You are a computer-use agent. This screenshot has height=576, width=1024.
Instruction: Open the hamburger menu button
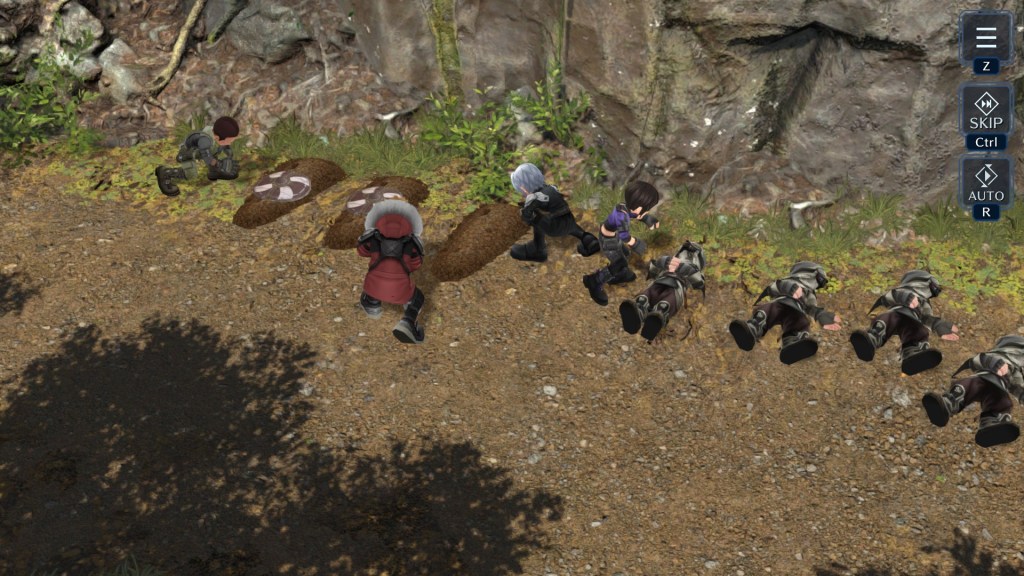(x=985, y=38)
